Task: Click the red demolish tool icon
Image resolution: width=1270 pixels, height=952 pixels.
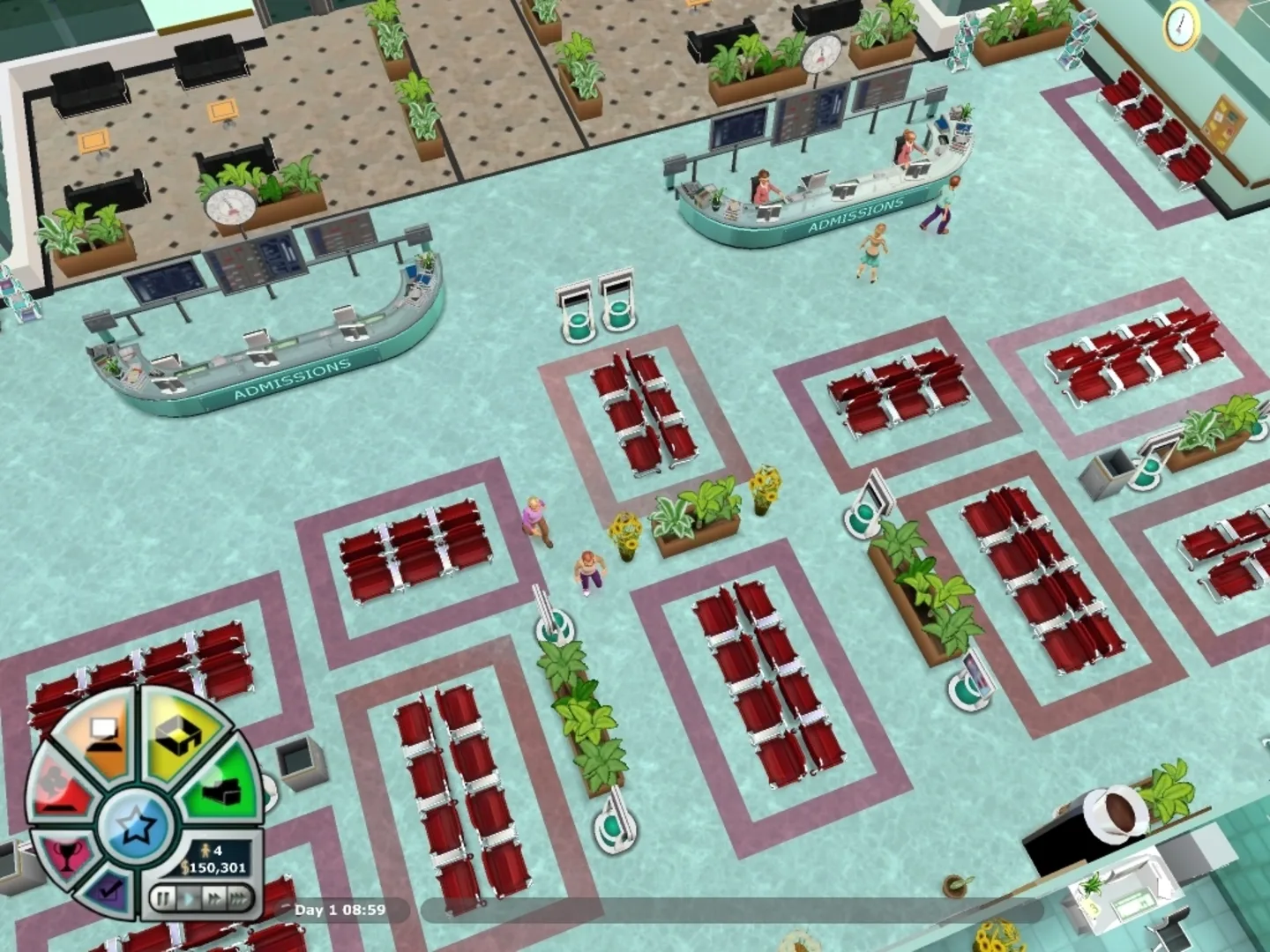Action: point(59,791)
